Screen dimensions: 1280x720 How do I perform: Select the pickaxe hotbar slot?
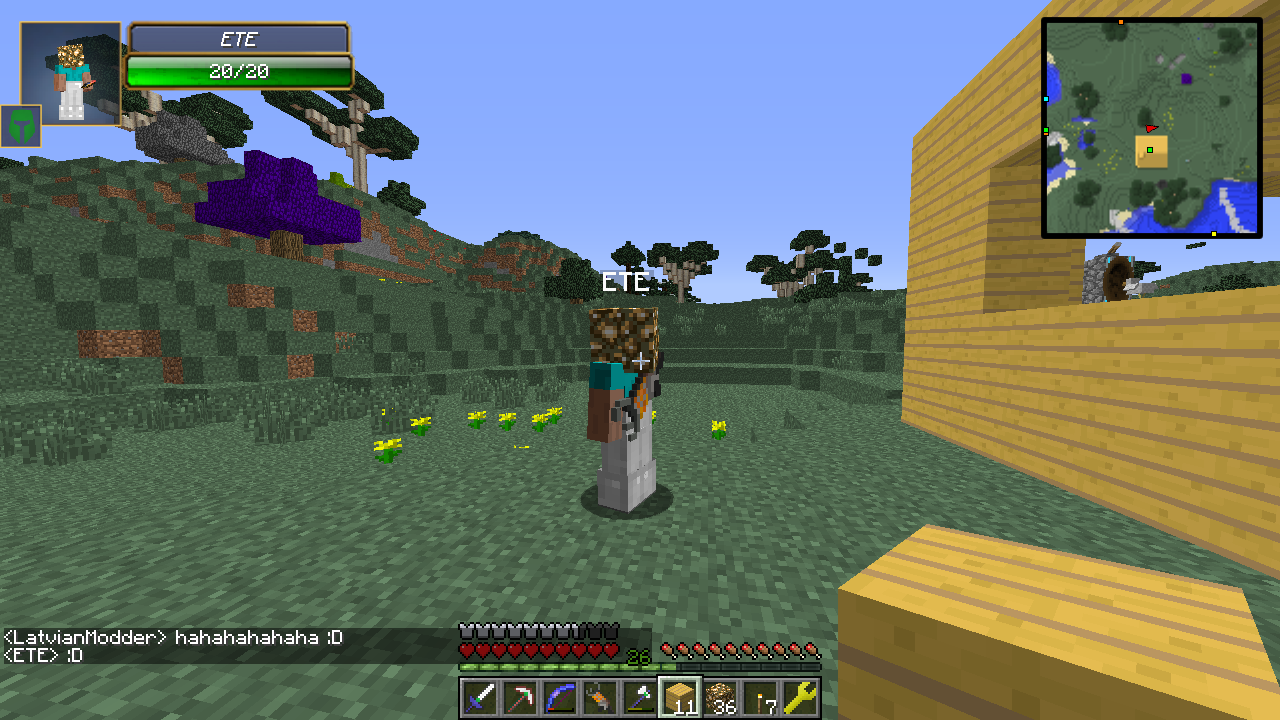point(520,697)
